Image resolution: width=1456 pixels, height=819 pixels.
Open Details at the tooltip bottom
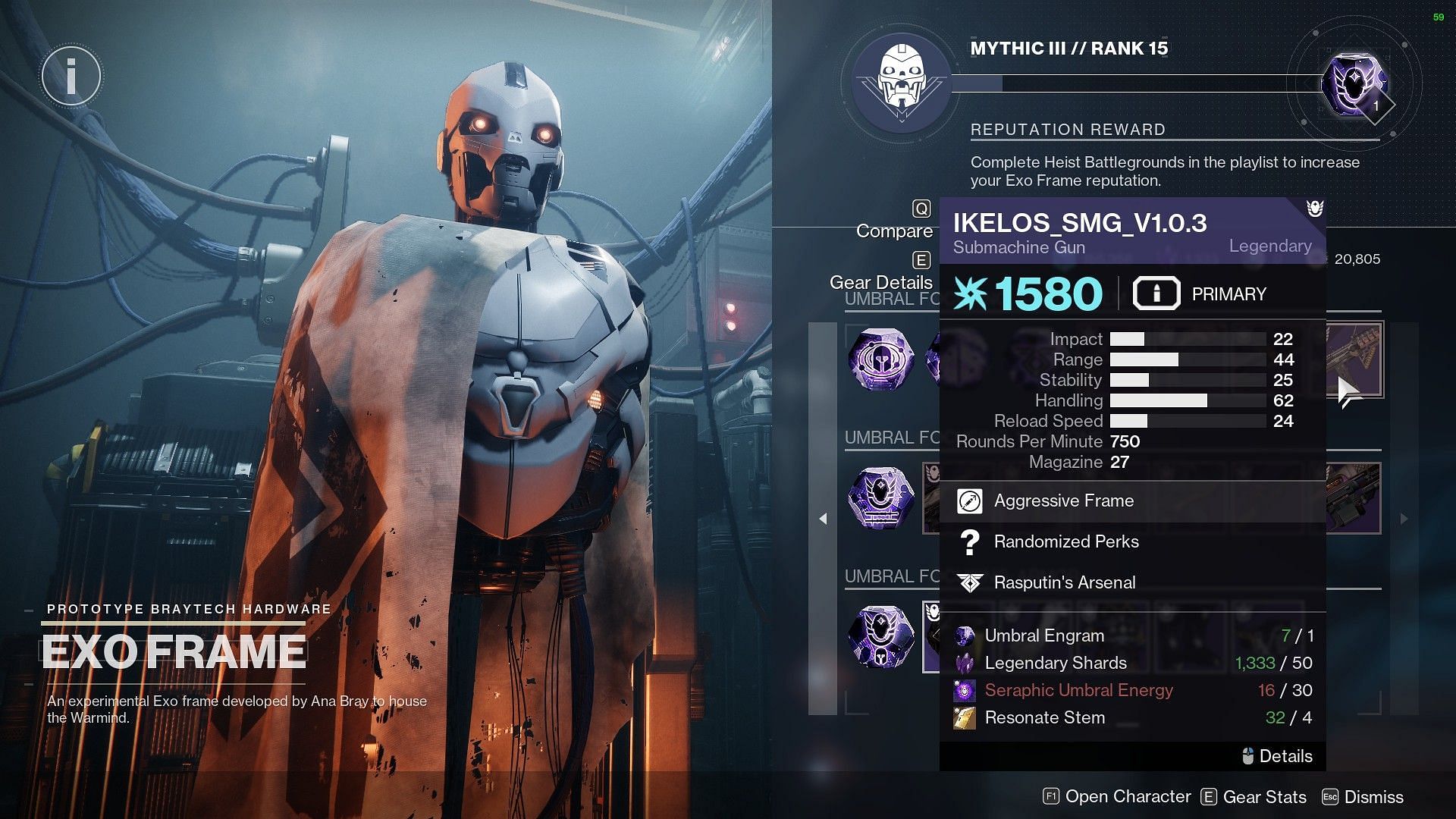coord(1278,756)
